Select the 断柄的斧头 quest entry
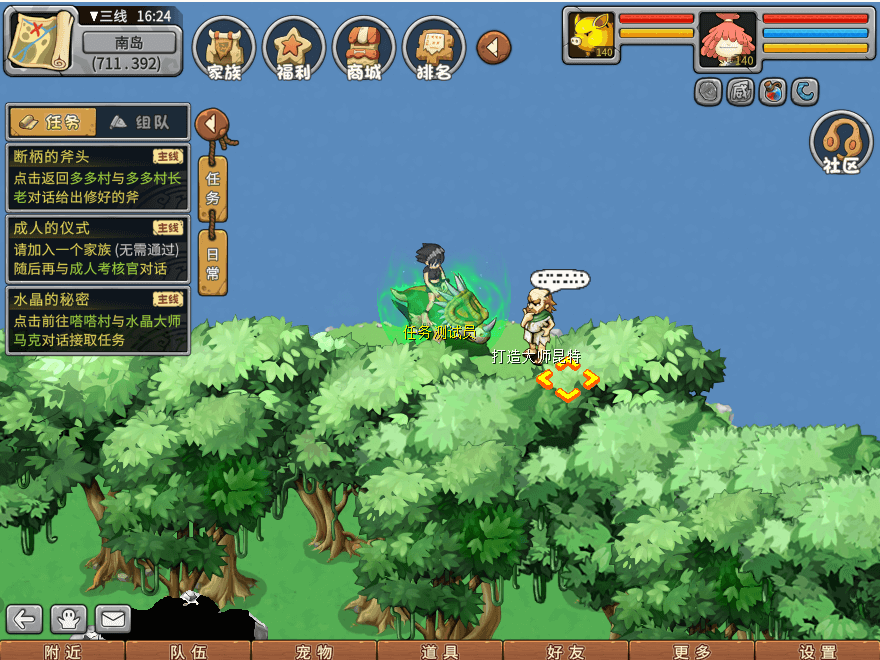 point(97,177)
